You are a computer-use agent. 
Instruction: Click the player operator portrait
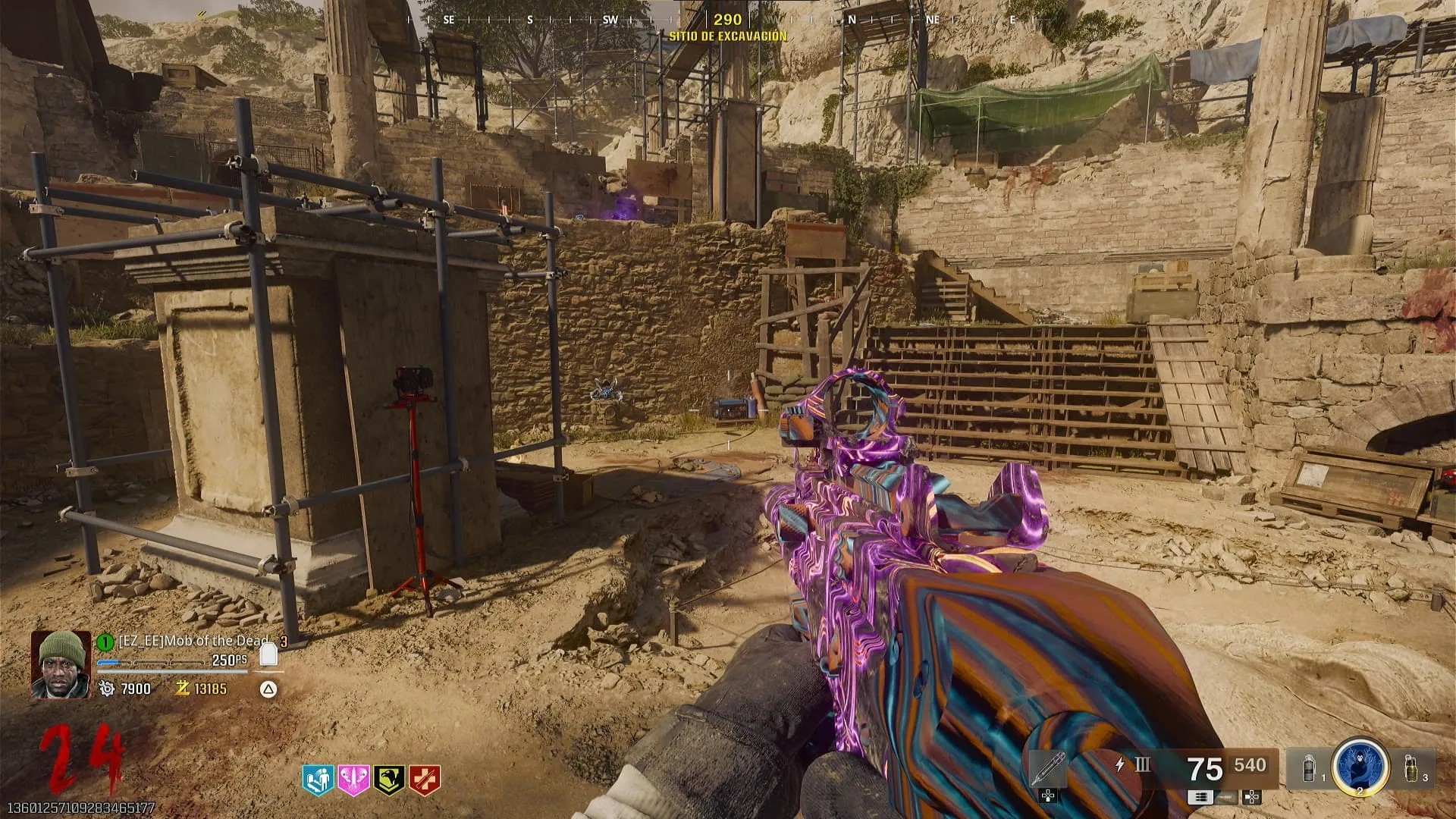[61, 664]
